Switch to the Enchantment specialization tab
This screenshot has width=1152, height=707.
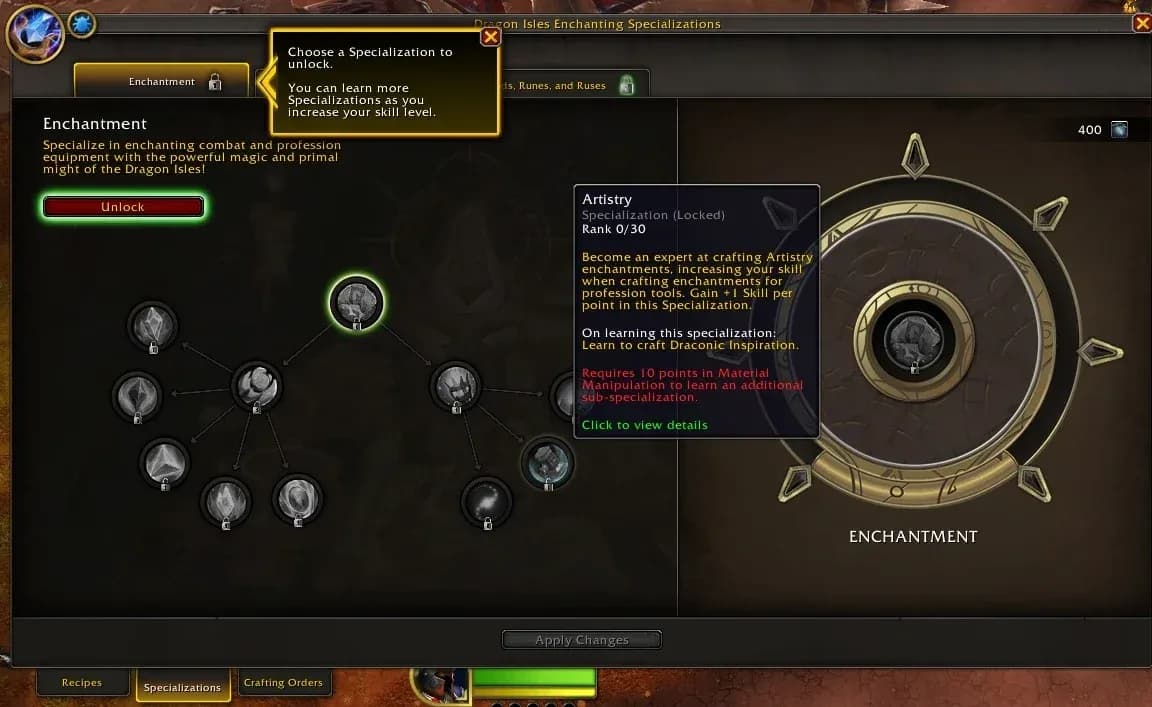click(162, 82)
